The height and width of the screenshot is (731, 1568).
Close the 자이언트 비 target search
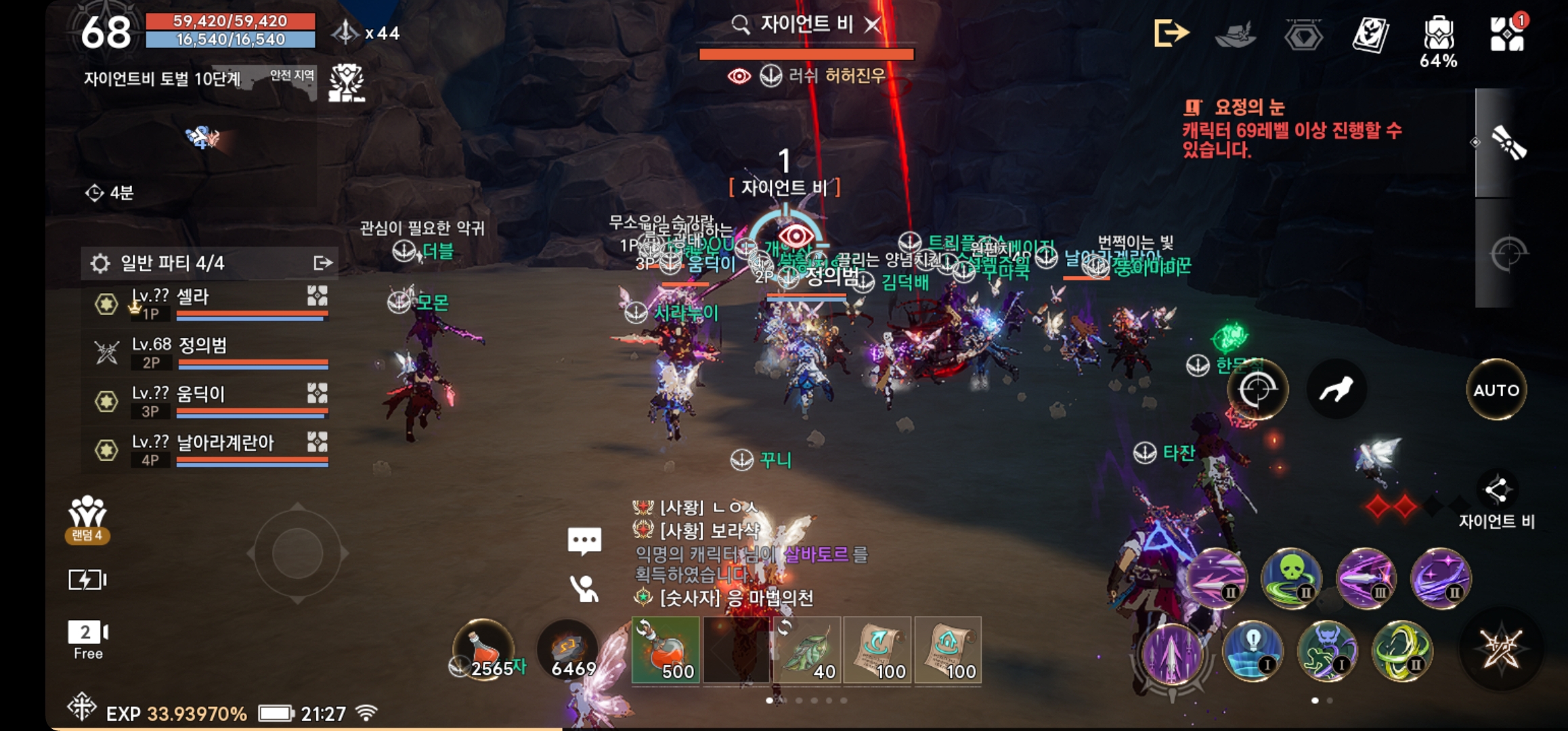(x=873, y=26)
